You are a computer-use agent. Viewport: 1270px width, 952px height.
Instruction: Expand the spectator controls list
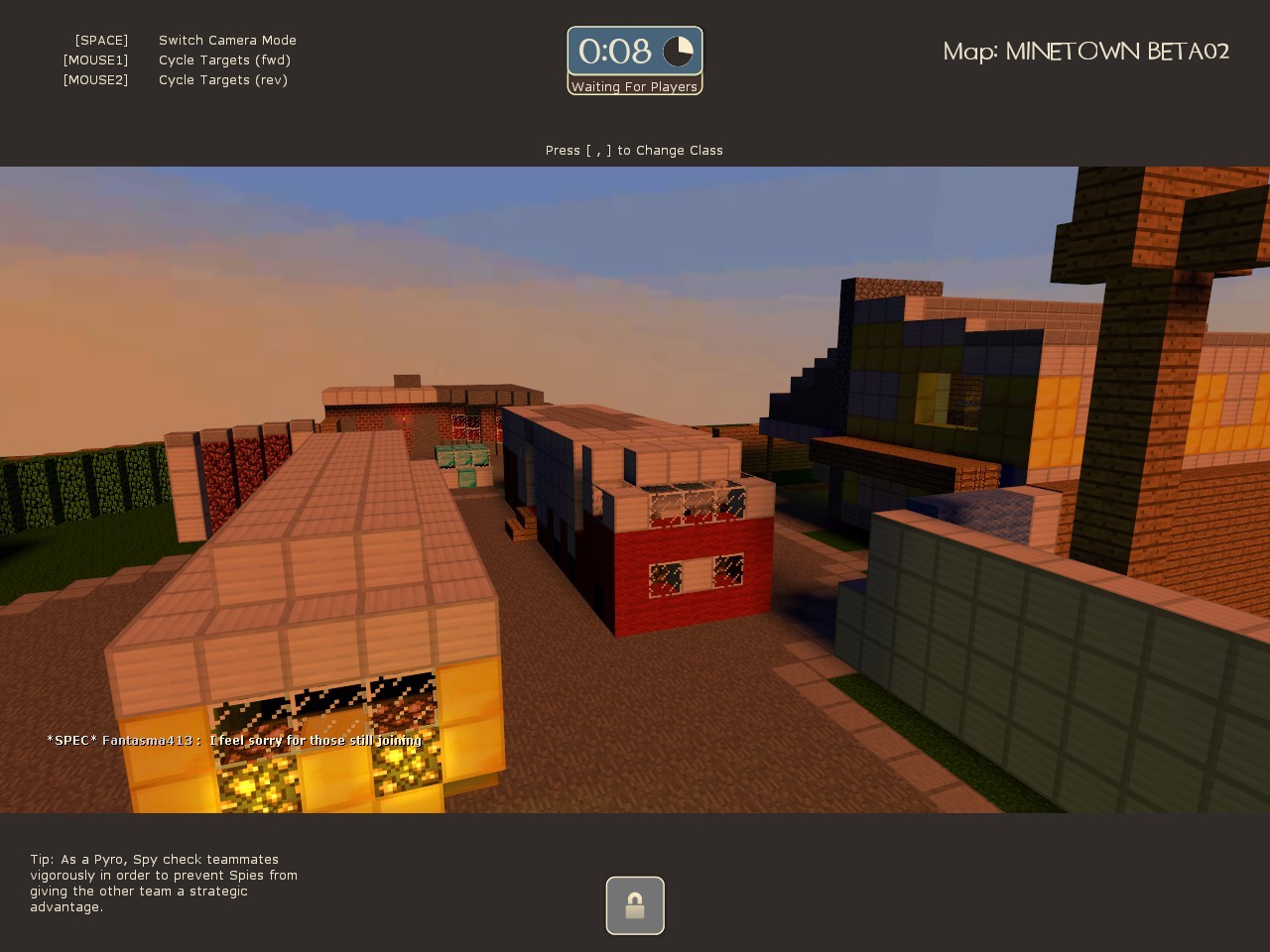179,59
